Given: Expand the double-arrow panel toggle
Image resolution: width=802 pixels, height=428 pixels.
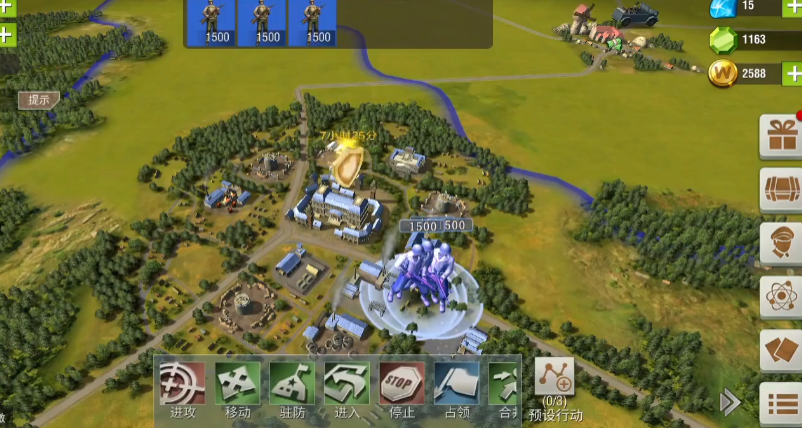Looking at the screenshot, I should (731, 402).
